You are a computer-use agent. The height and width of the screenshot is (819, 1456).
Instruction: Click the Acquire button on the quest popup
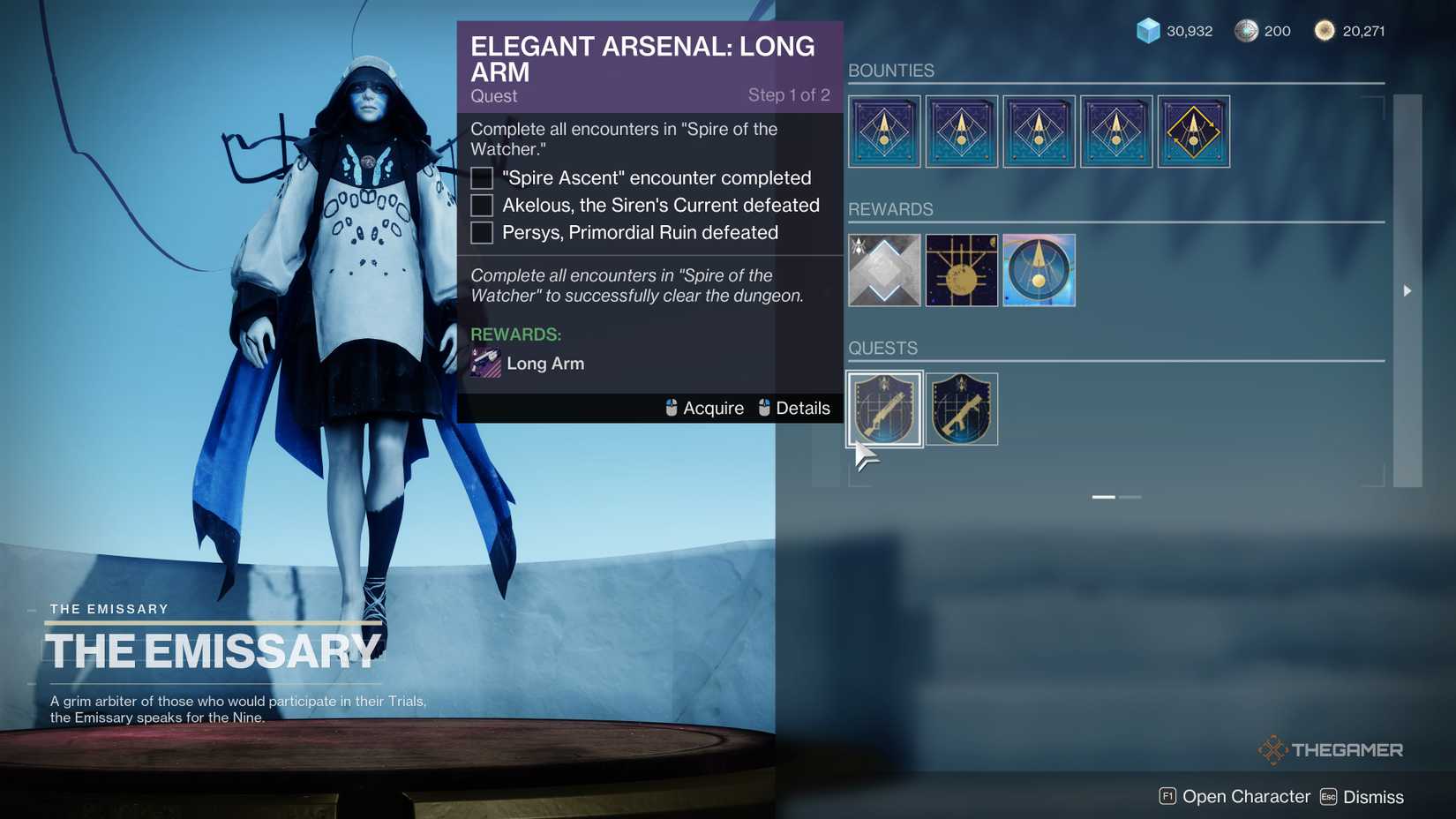point(703,408)
